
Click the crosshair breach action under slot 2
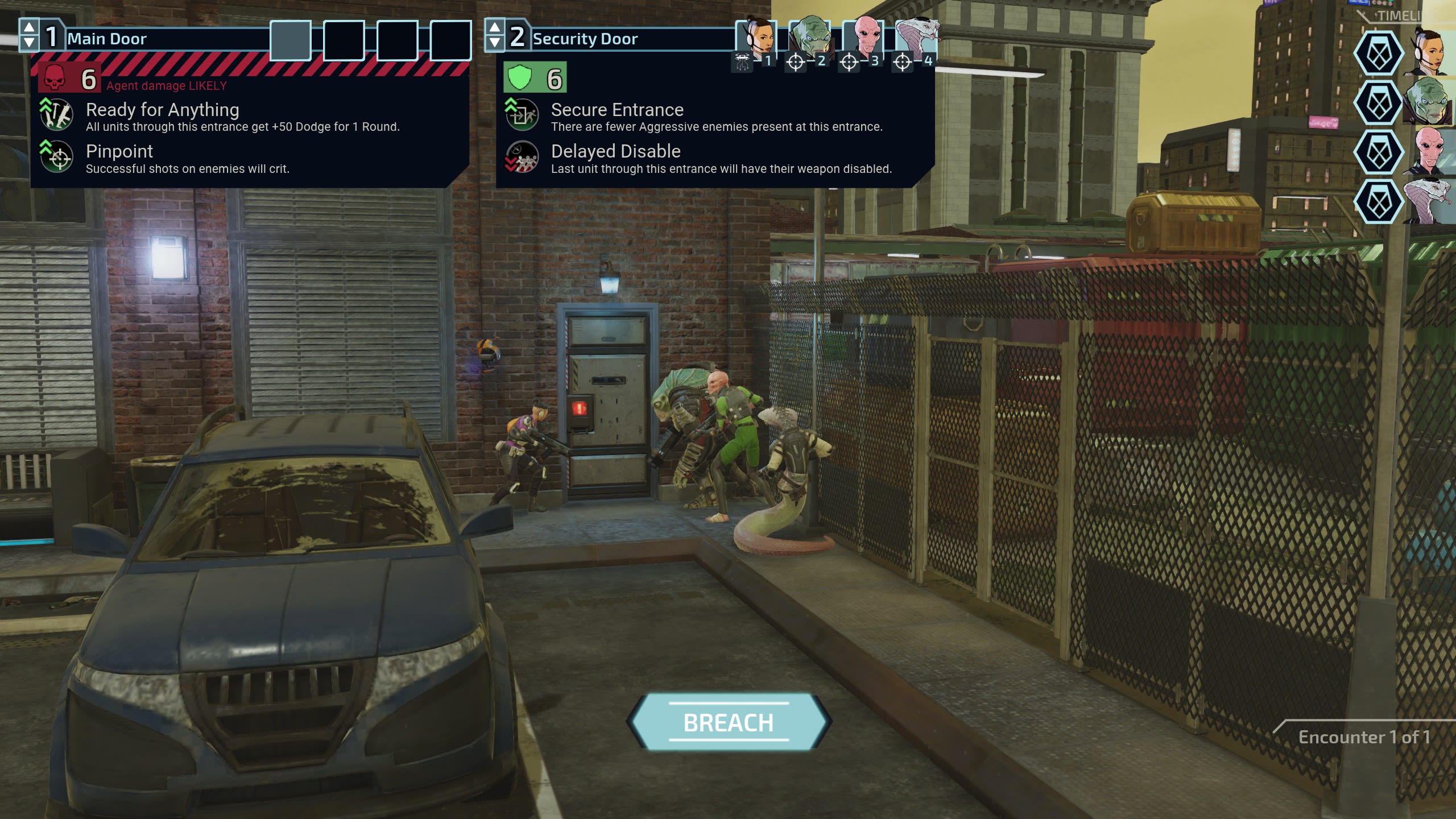coord(796,61)
